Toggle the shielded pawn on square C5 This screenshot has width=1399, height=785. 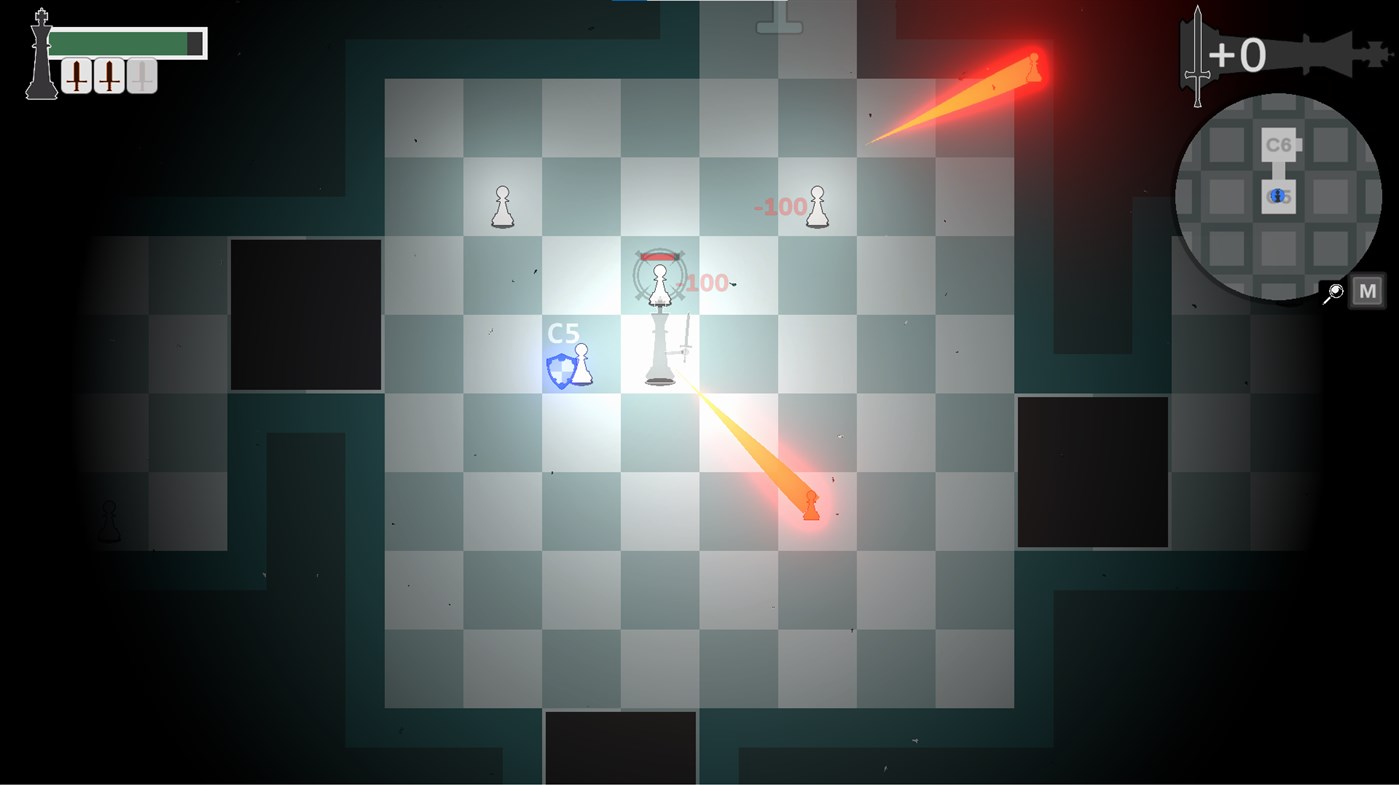pyautogui.click(x=581, y=366)
